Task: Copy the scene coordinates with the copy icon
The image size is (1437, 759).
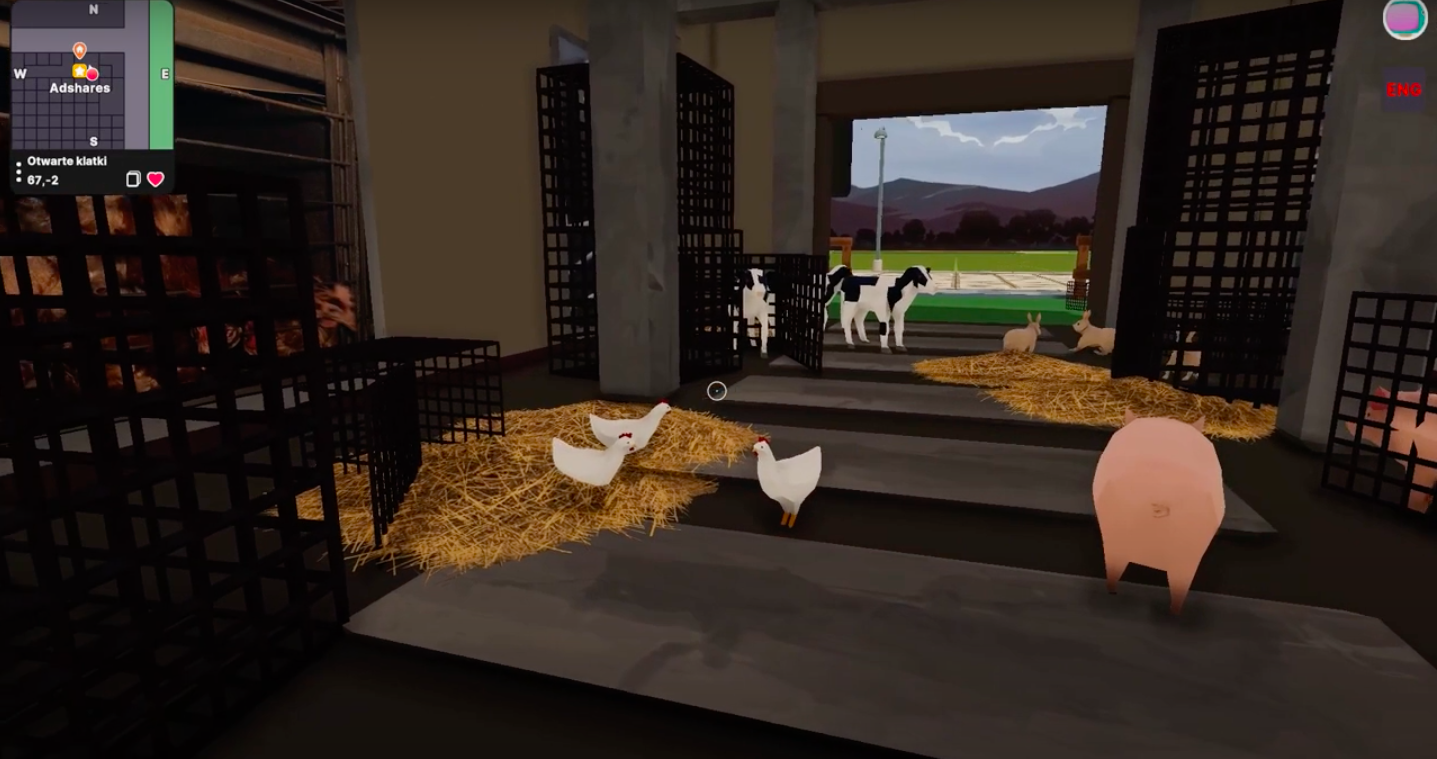Action: point(133,179)
